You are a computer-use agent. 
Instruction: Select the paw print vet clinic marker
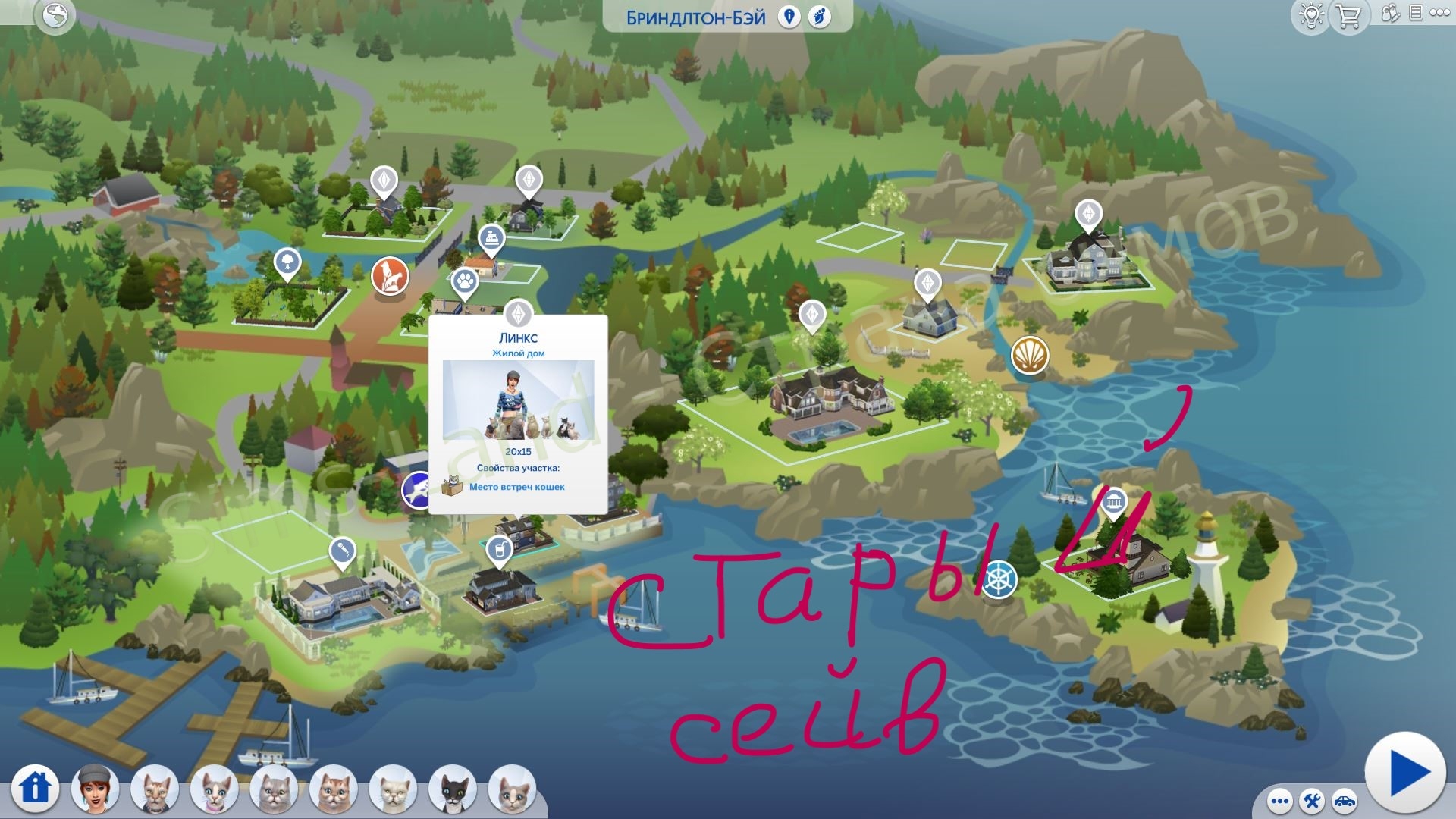click(x=465, y=284)
